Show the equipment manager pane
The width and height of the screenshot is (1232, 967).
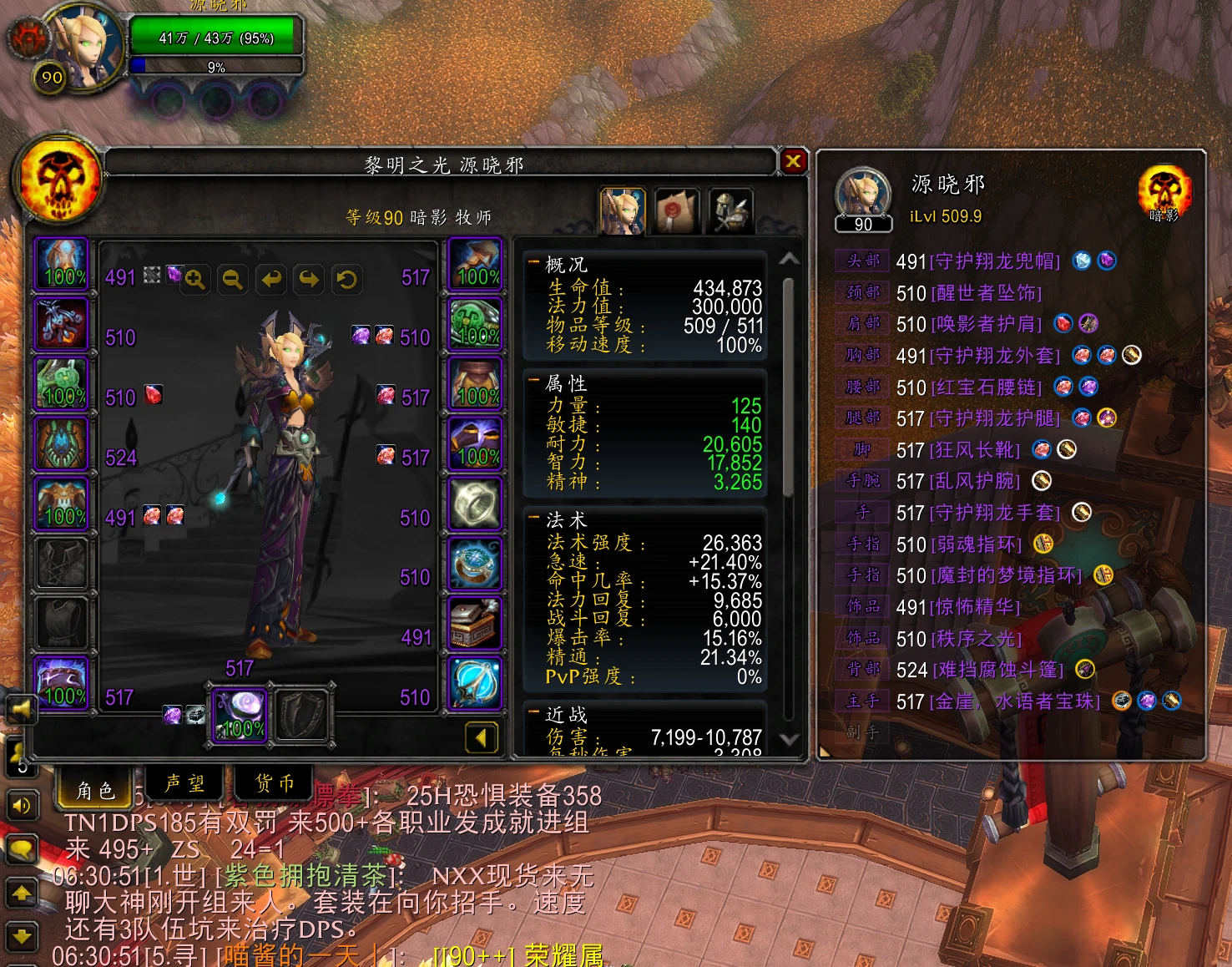730,211
